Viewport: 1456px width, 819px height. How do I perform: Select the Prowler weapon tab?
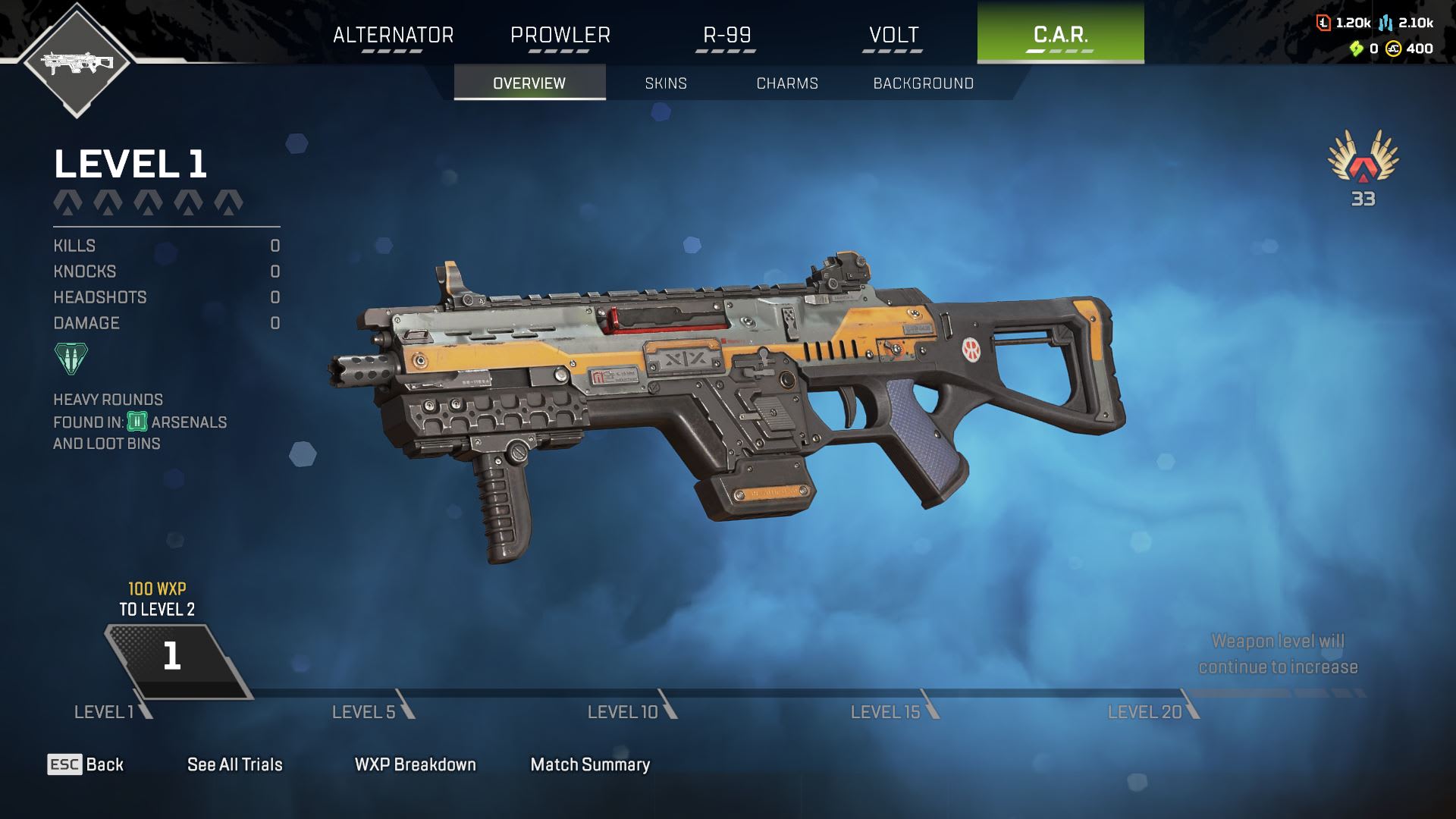[560, 35]
